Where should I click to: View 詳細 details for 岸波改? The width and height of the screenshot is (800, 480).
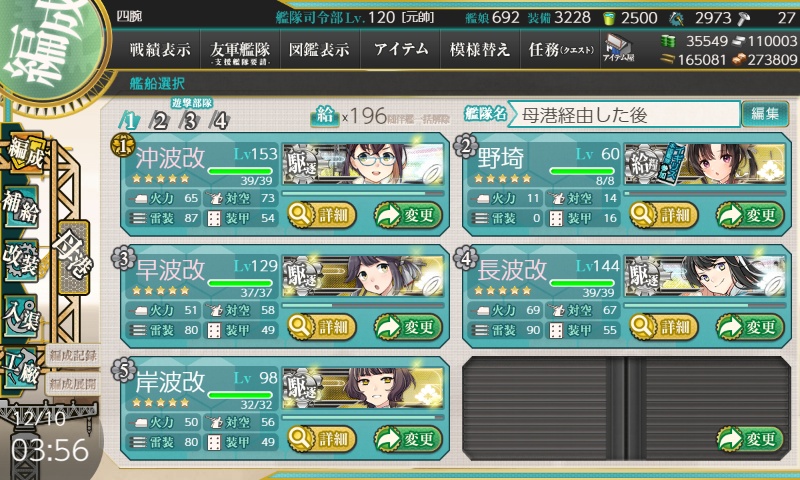click(322, 438)
